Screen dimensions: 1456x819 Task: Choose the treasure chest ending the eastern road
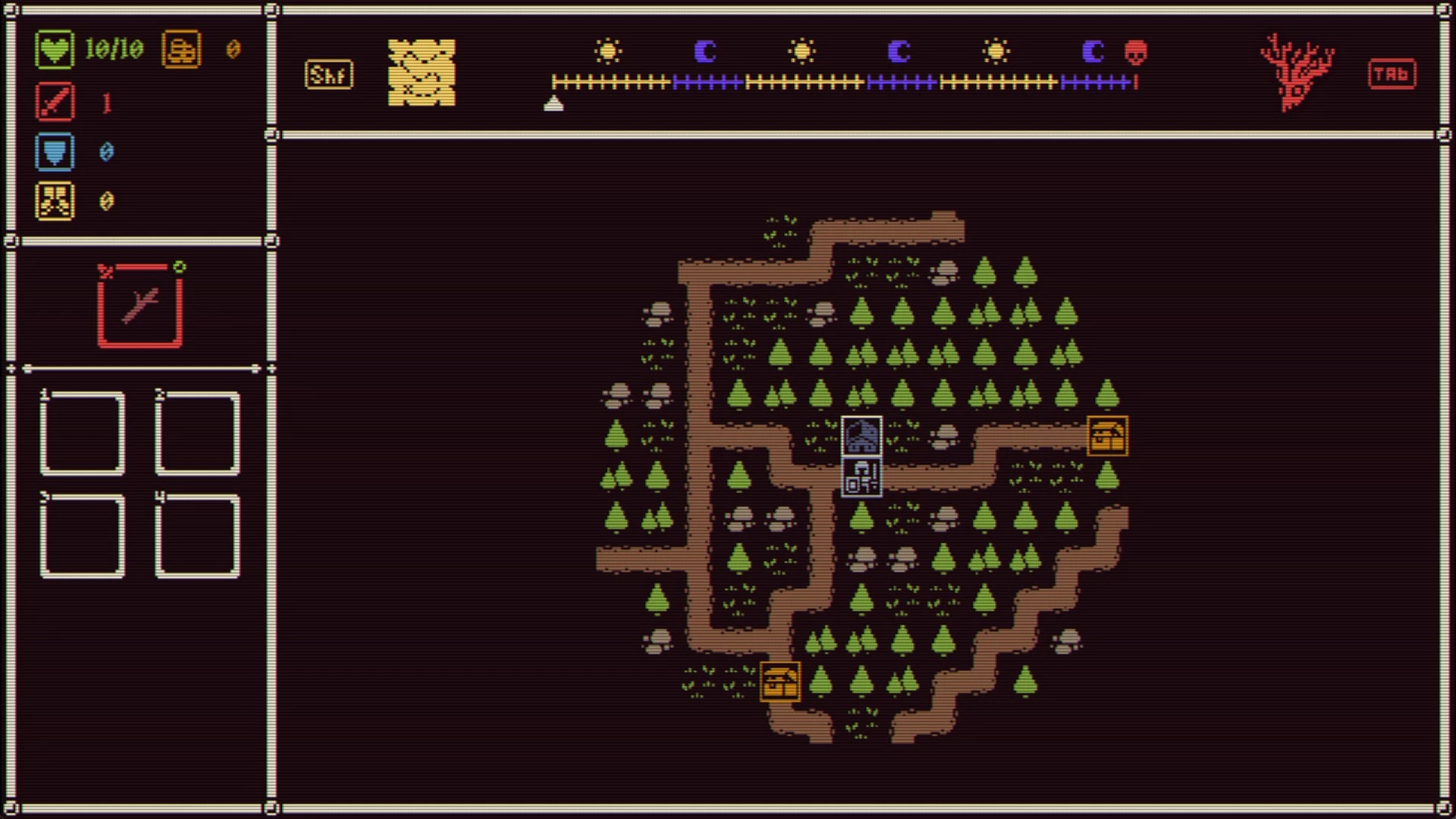(1107, 436)
